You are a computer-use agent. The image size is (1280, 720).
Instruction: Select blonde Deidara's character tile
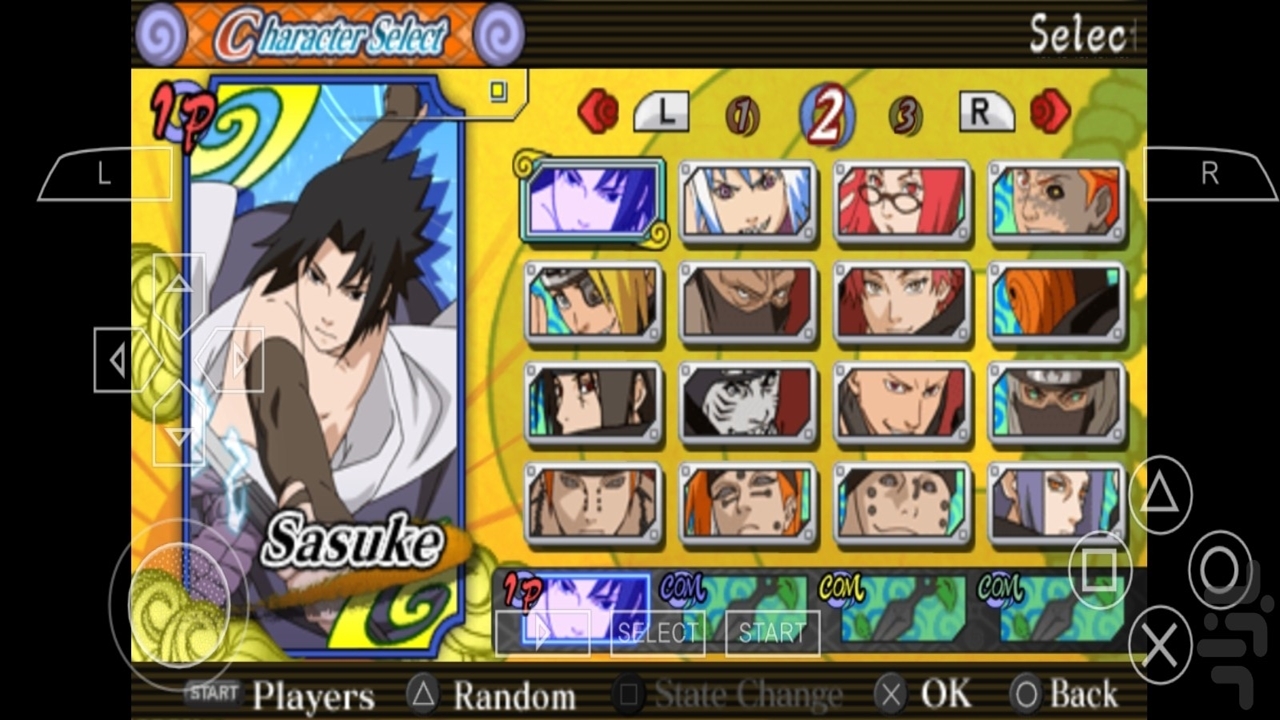tap(593, 302)
